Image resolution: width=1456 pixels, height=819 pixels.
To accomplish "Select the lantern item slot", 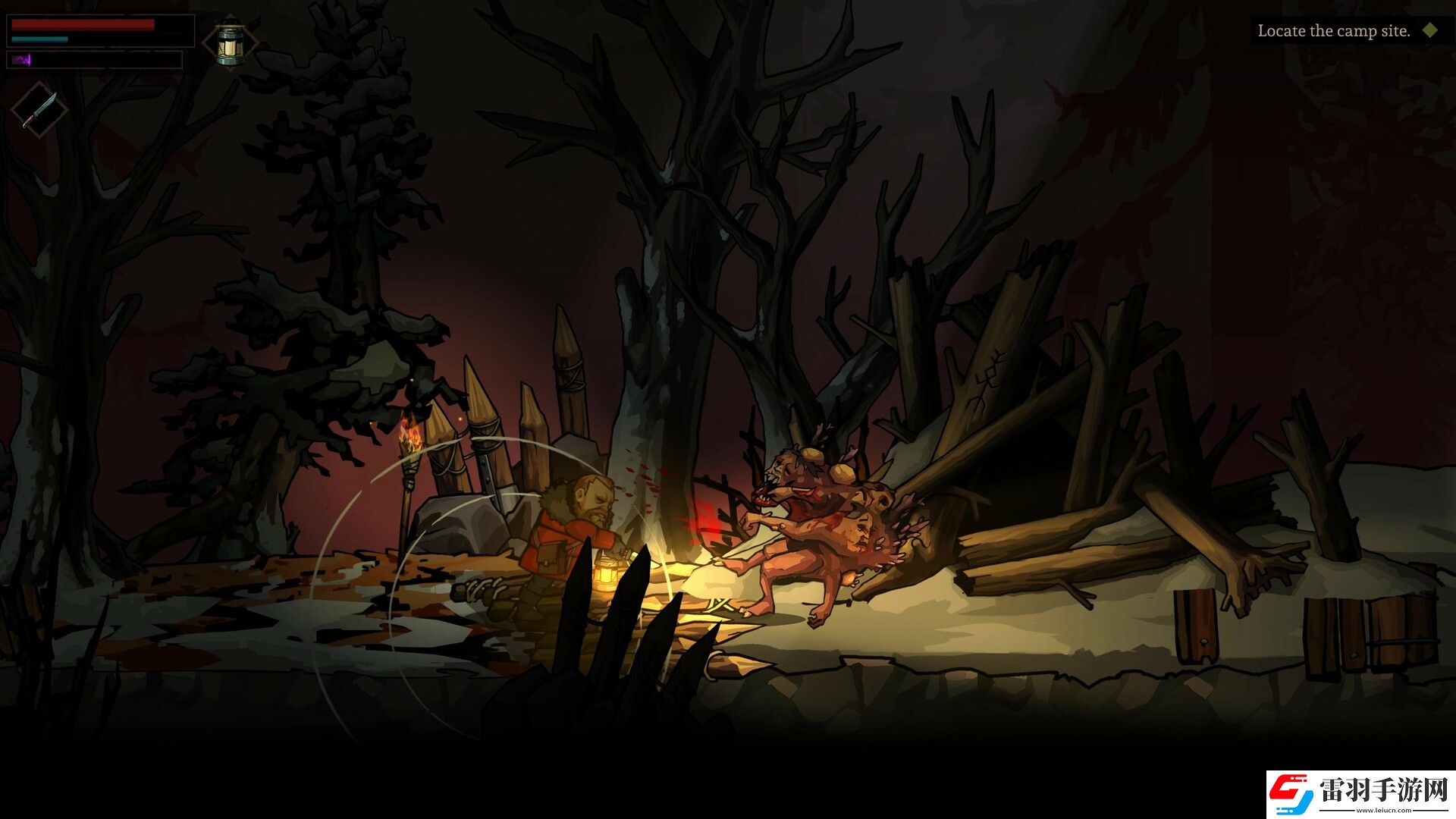I will point(231,44).
